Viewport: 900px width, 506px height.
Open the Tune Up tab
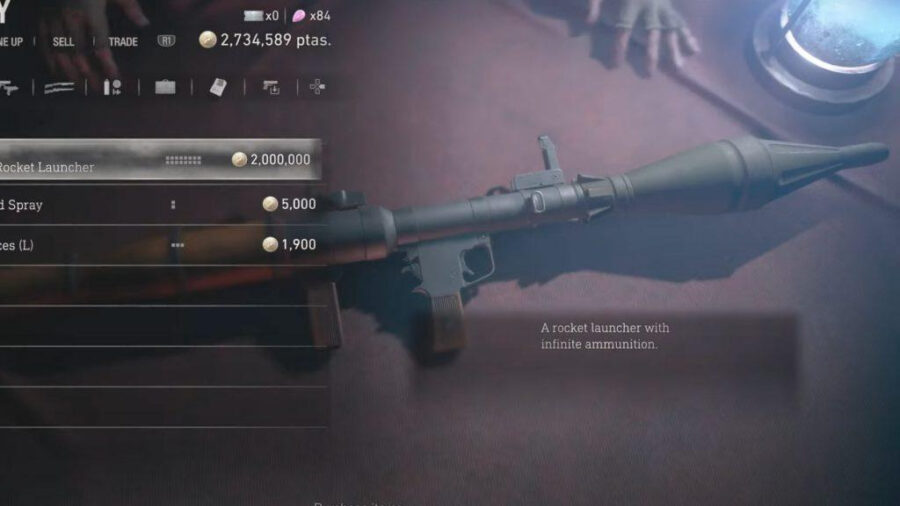10,42
